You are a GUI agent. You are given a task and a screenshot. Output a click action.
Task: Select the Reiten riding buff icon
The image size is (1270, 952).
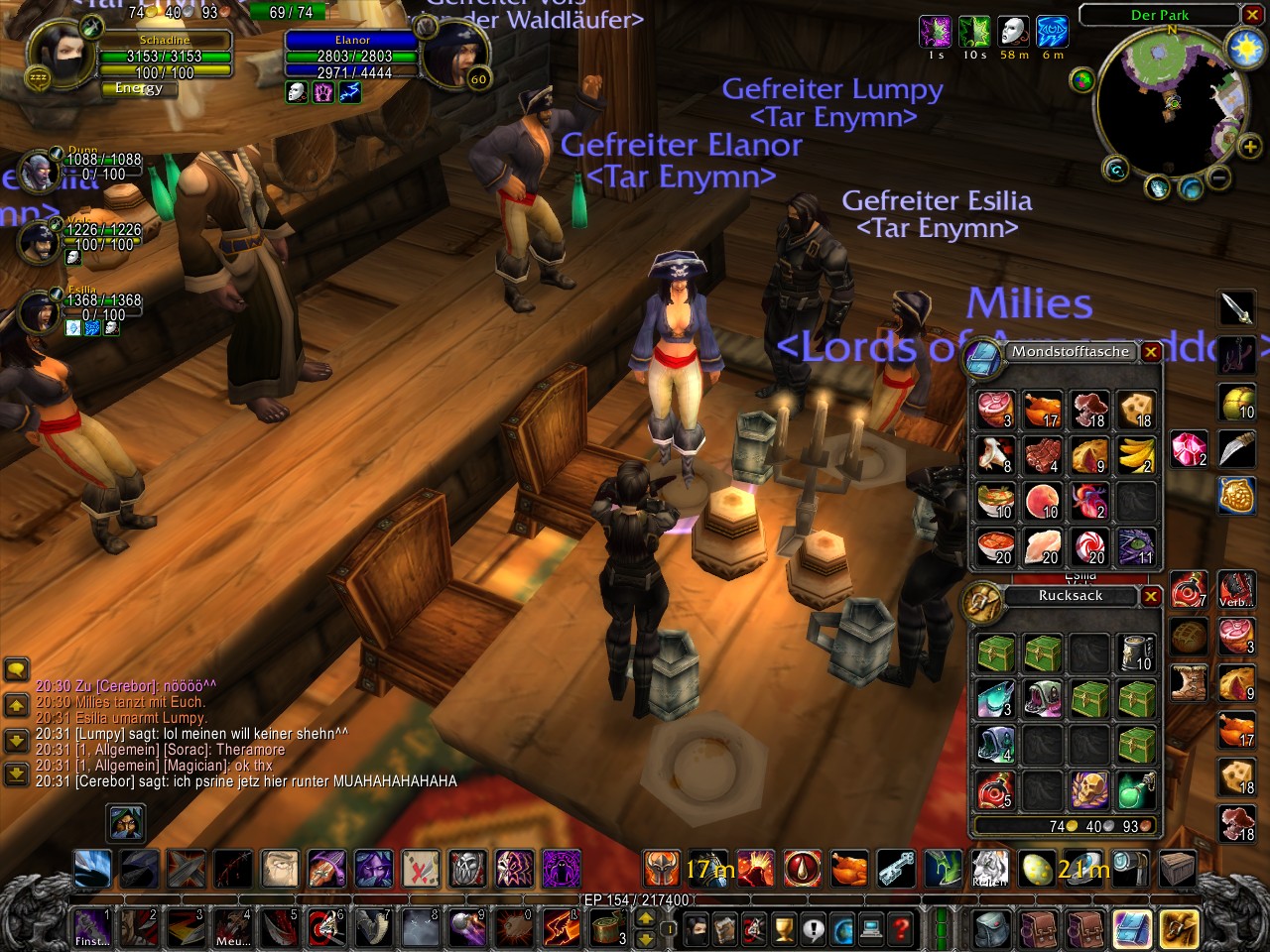click(x=988, y=869)
